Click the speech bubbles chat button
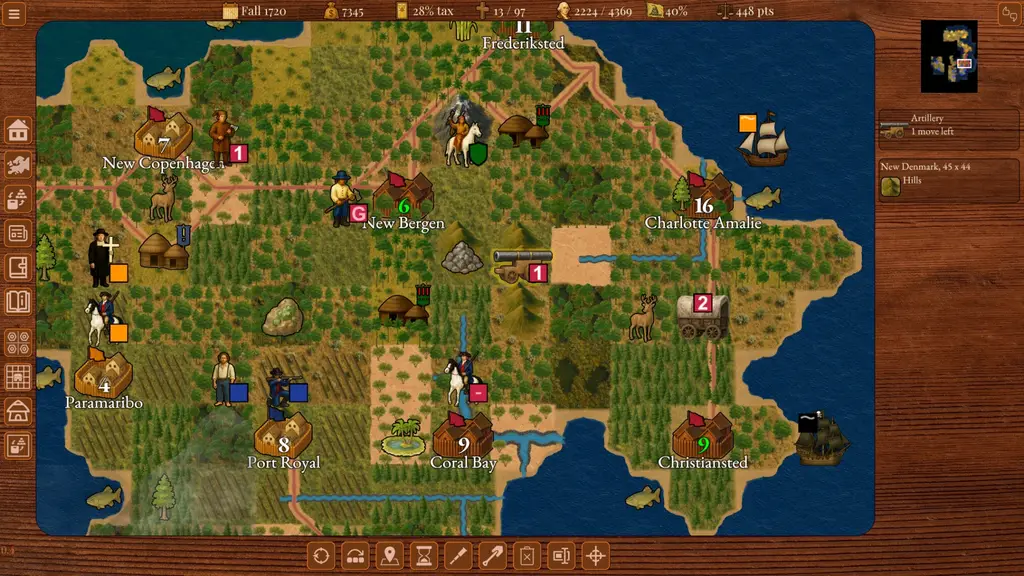 tap(1008, 12)
